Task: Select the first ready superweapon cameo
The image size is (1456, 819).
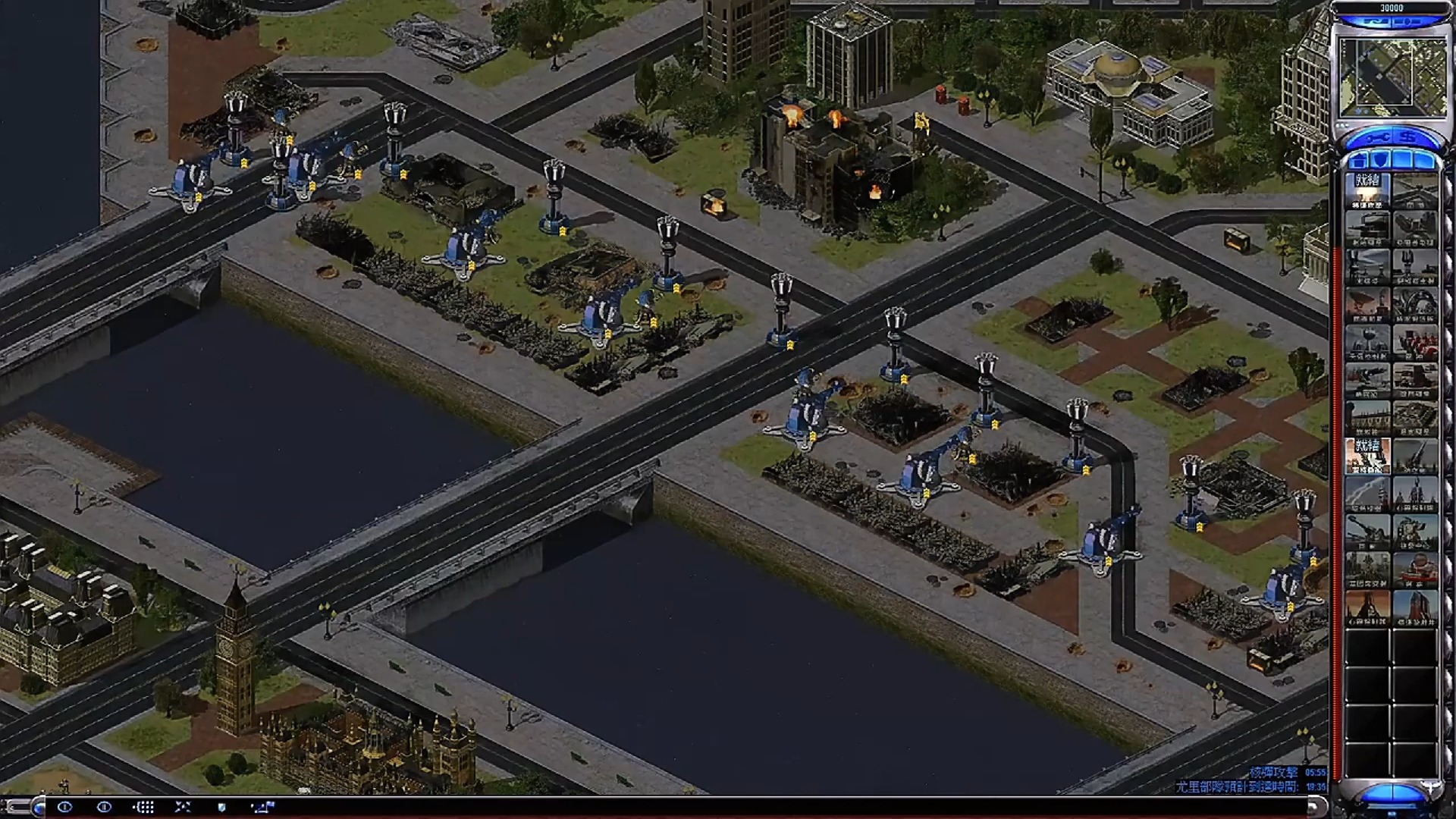Action: click(1367, 190)
